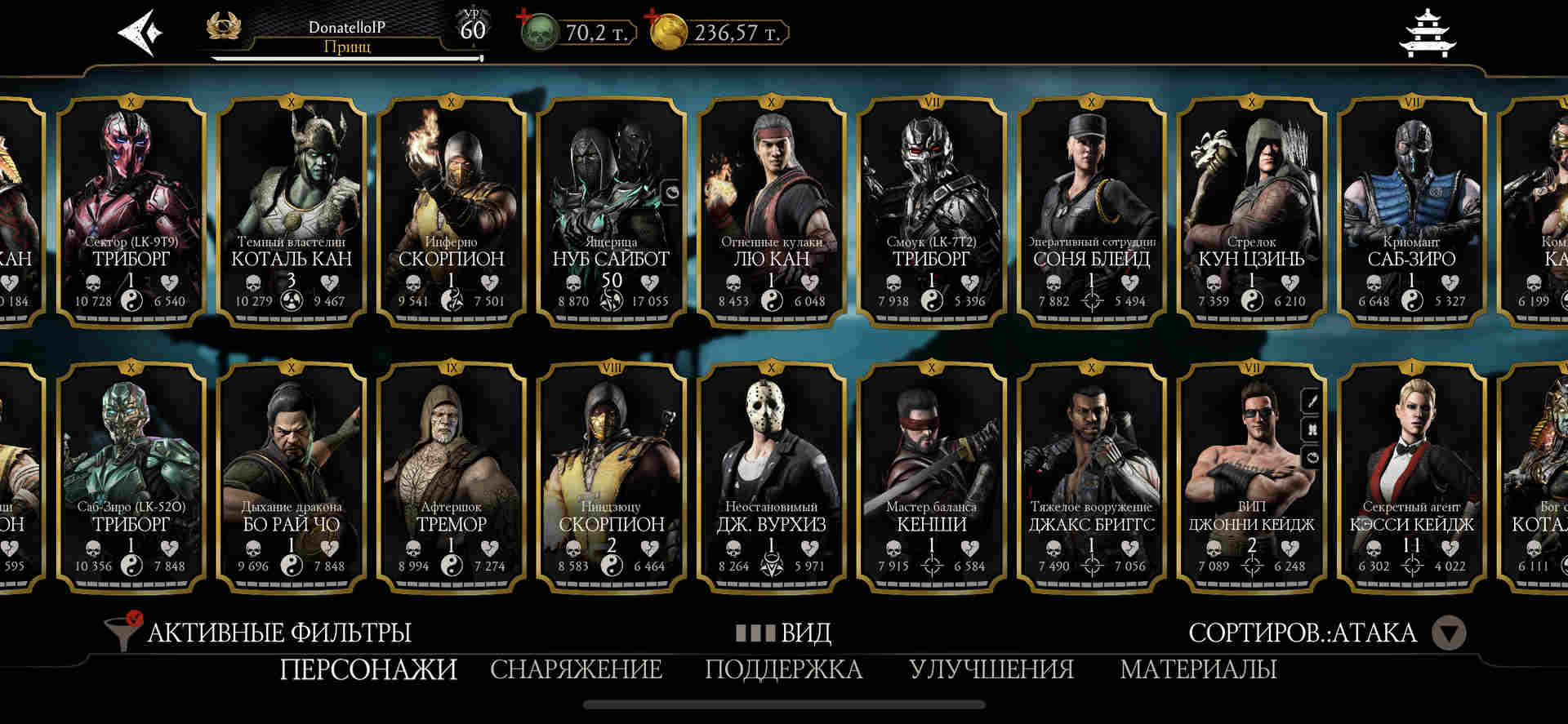
Task: Open the Liu Kang Flaming Fists card
Action: [x=771, y=211]
